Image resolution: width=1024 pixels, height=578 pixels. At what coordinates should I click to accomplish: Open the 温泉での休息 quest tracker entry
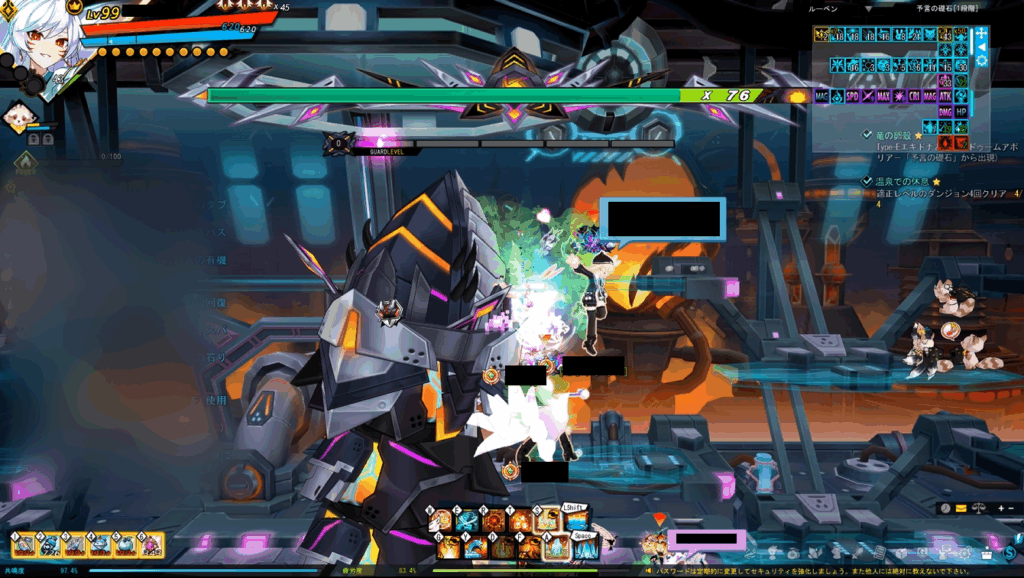(x=900, y=181)
